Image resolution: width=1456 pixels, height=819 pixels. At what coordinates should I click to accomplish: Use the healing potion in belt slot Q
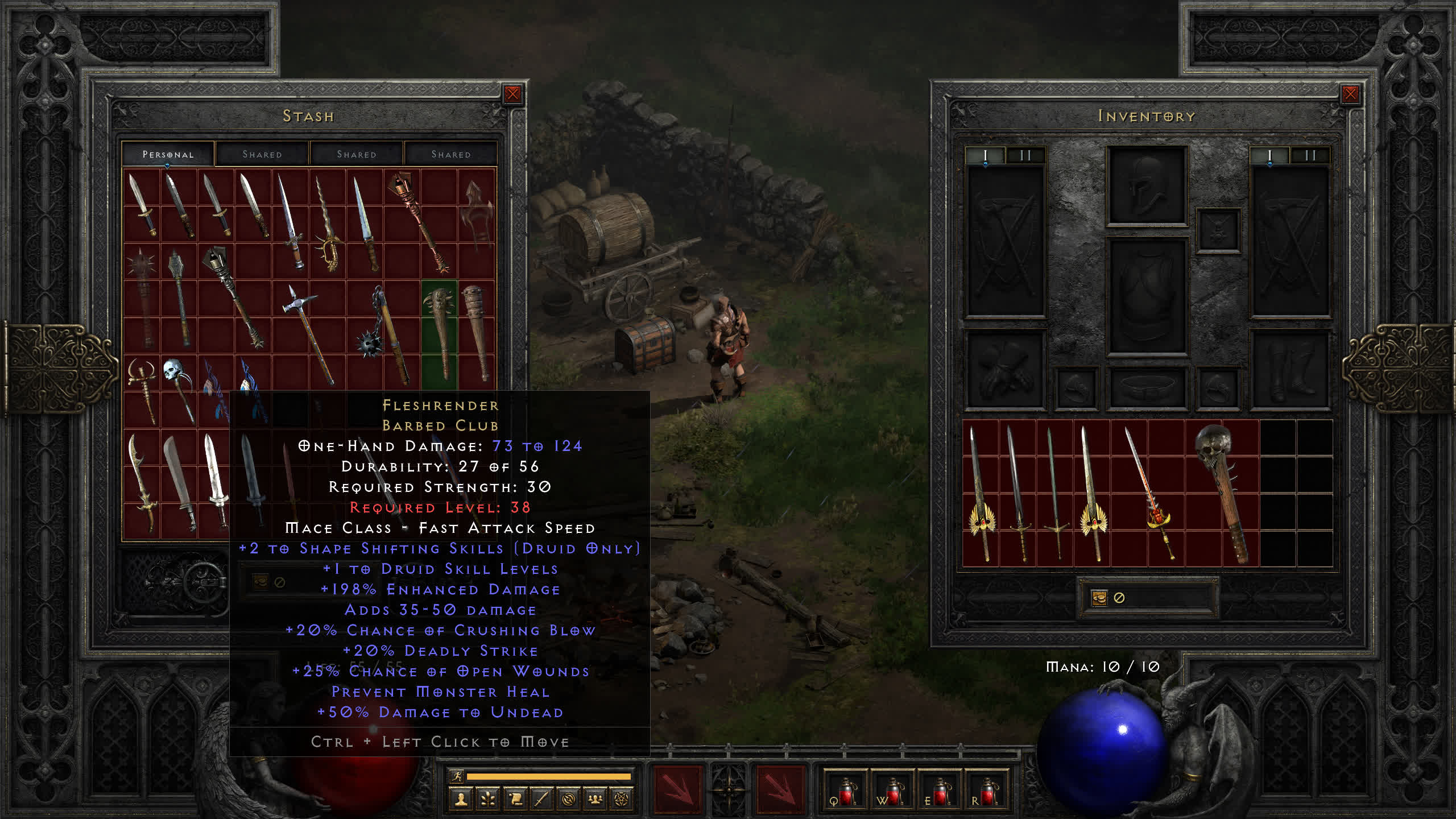pos(845,791)
